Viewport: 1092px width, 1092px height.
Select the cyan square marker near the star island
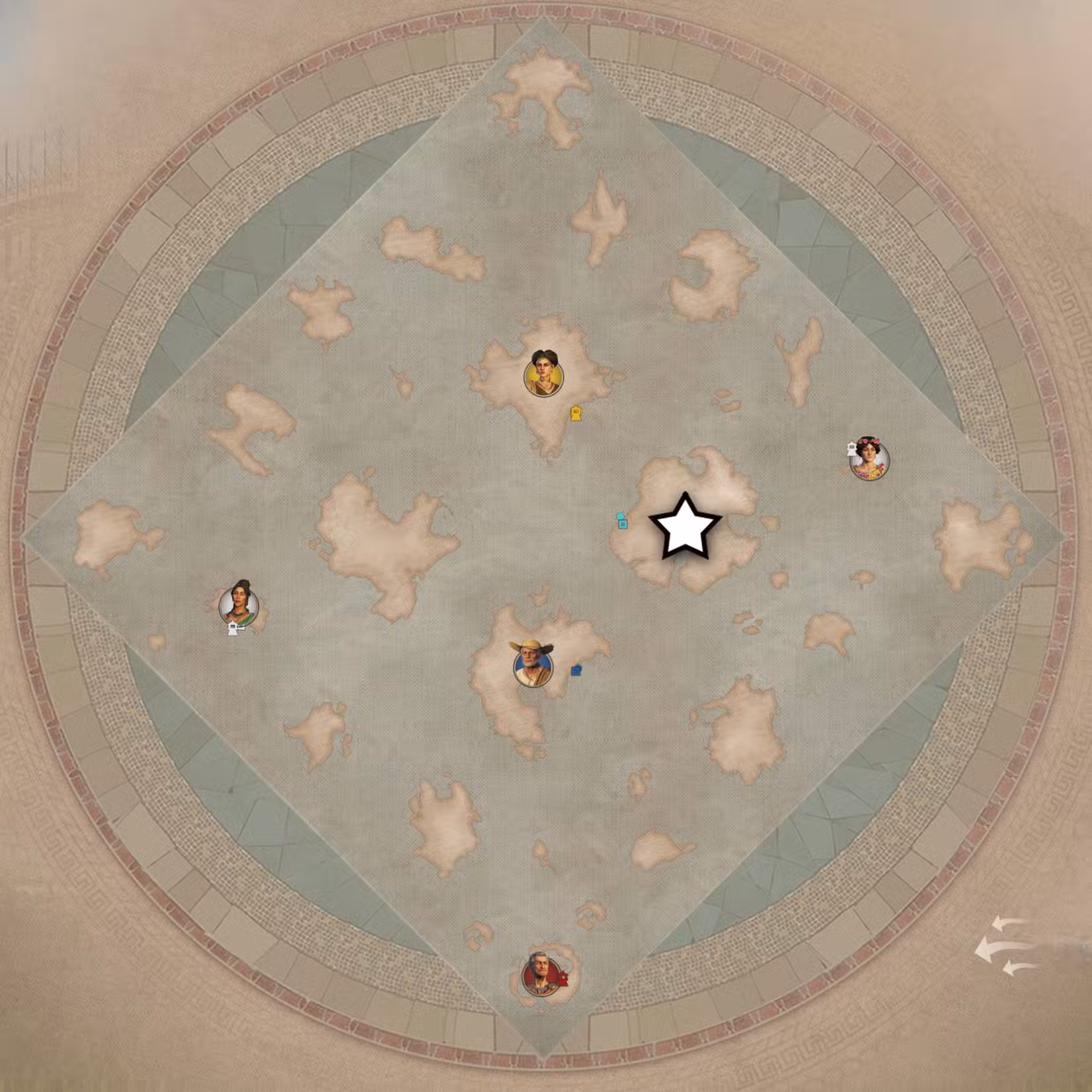[623, 525]
